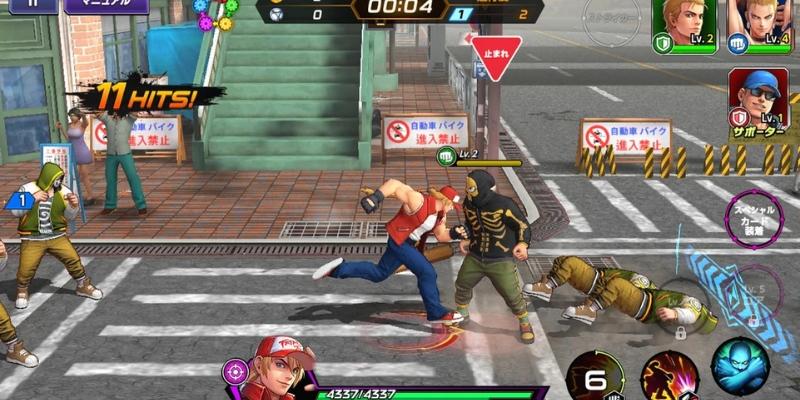Screen dimensions: 800x400
Task: Open the スペシャルカード装着 special card button
Action: (x=753, y=218)
